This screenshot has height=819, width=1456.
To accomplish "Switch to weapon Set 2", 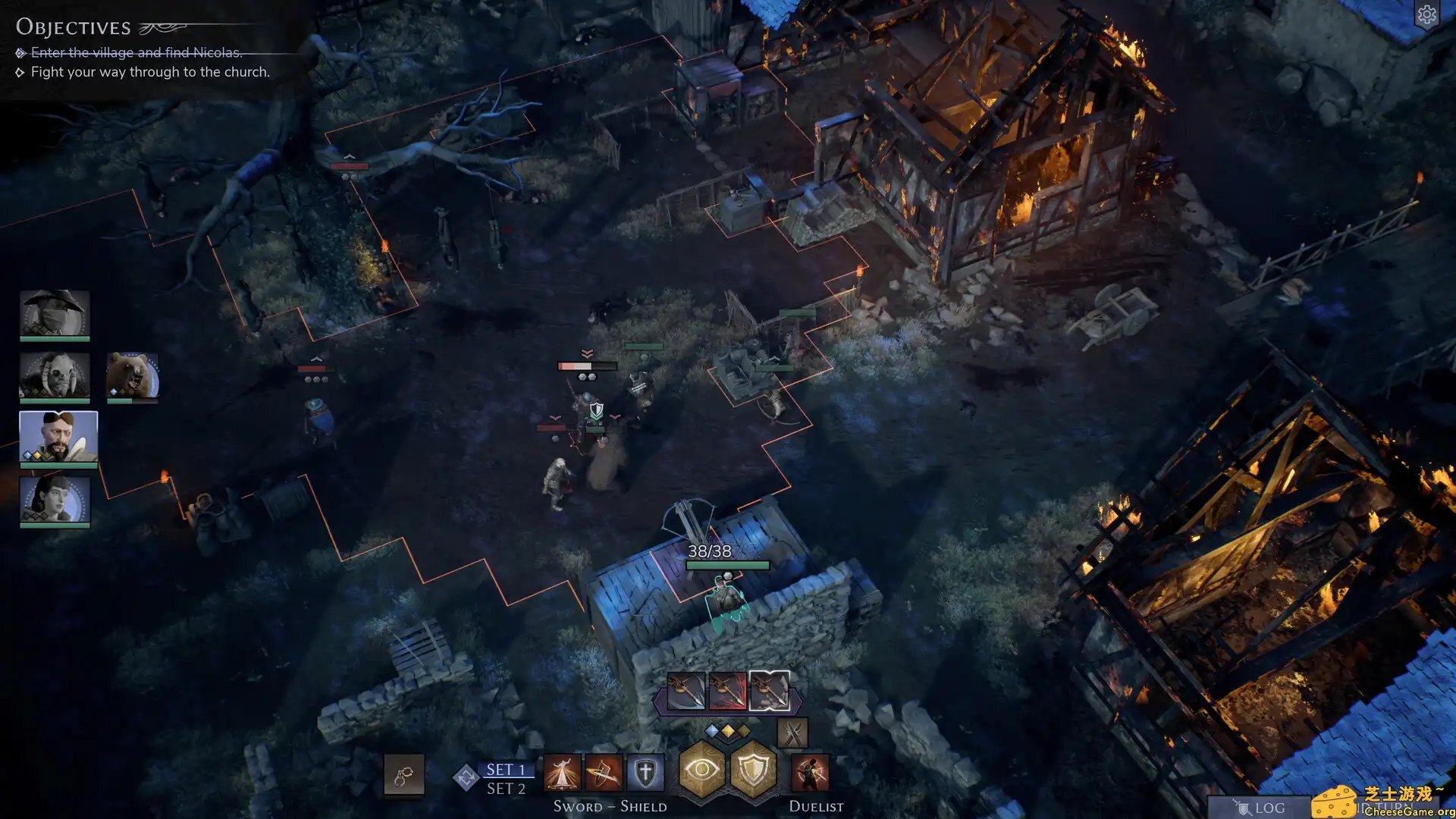I will pyautogui.click(x=506, y=789).
